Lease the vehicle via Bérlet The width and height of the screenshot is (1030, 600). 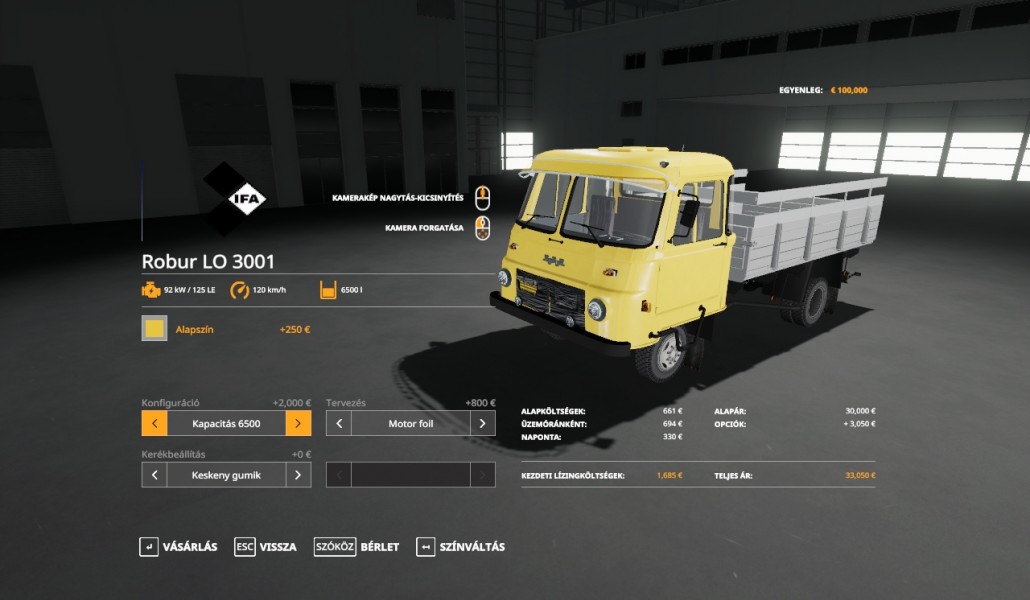click(x=357, y=547)
